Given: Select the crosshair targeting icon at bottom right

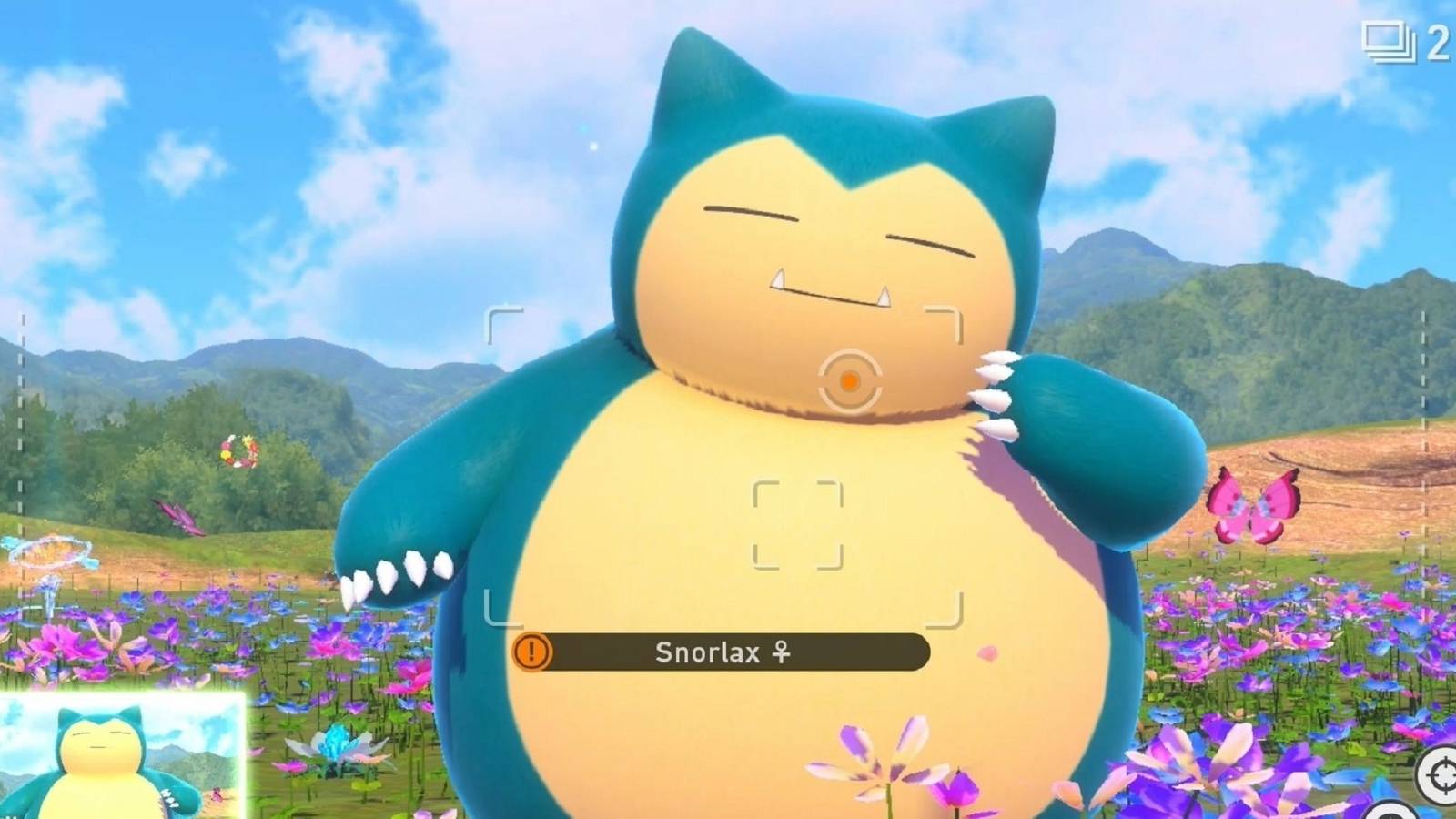Looking at the screenshot, I should (1436, 773).
